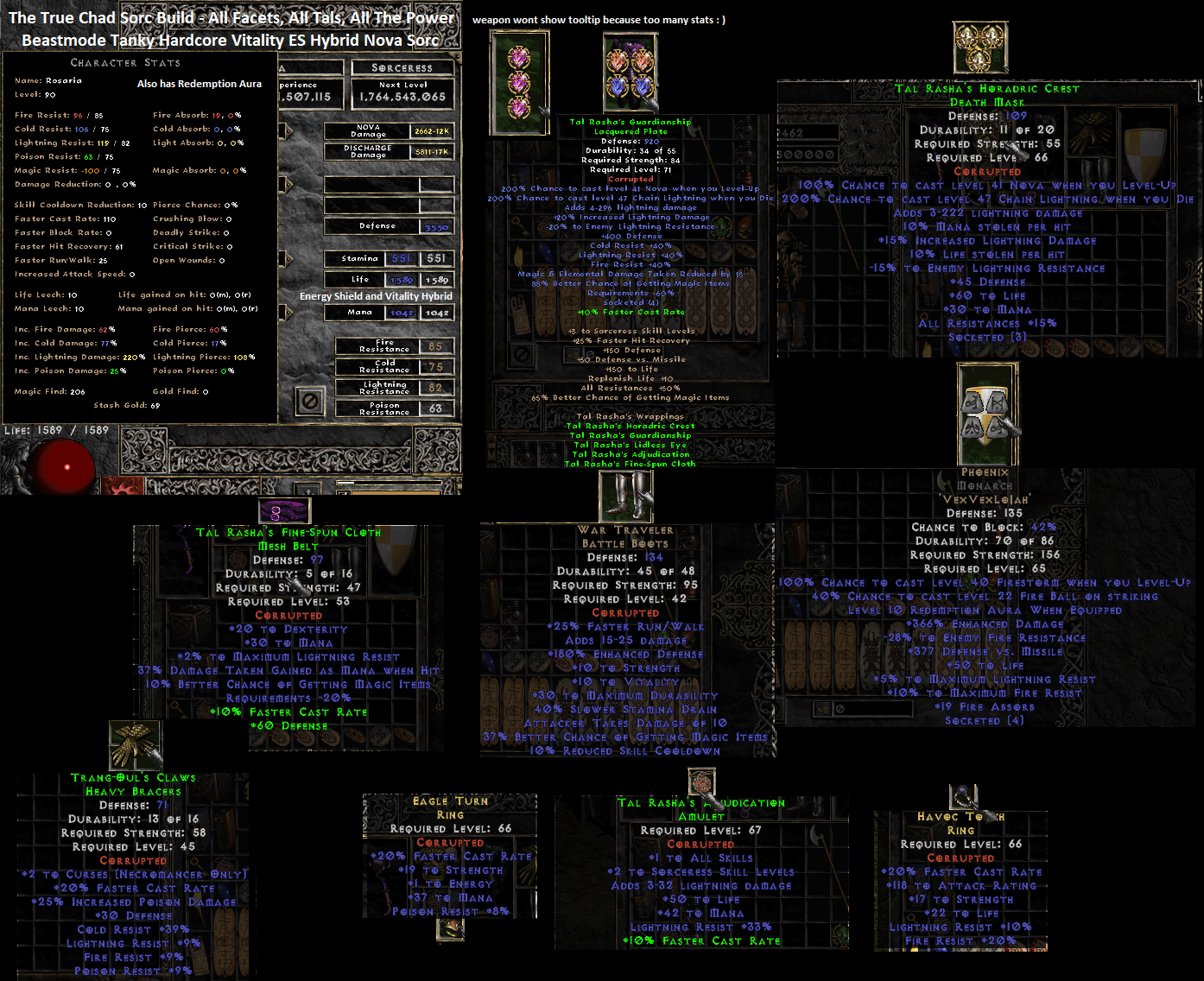Click the Nova Damage display panel
The image size is (1204, 981).
tap(389, 131)
